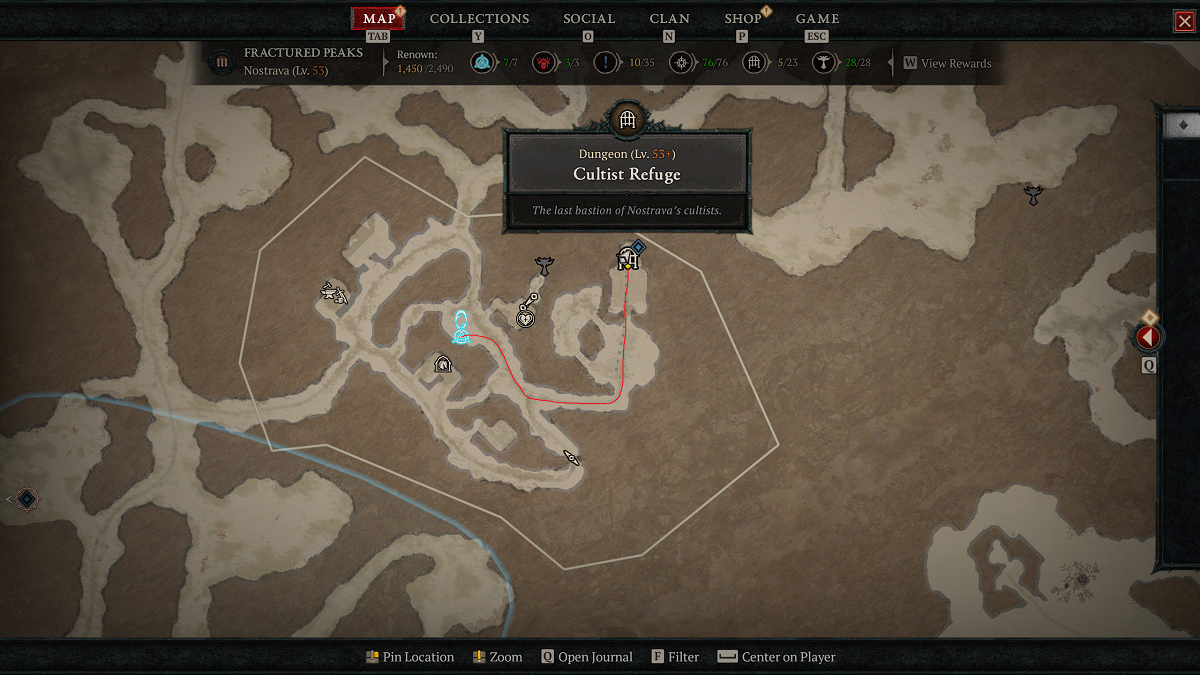Click View Rewards for Fractured Peaks renown
This screenshot has width=1200, height=675.
pos(955,63)
